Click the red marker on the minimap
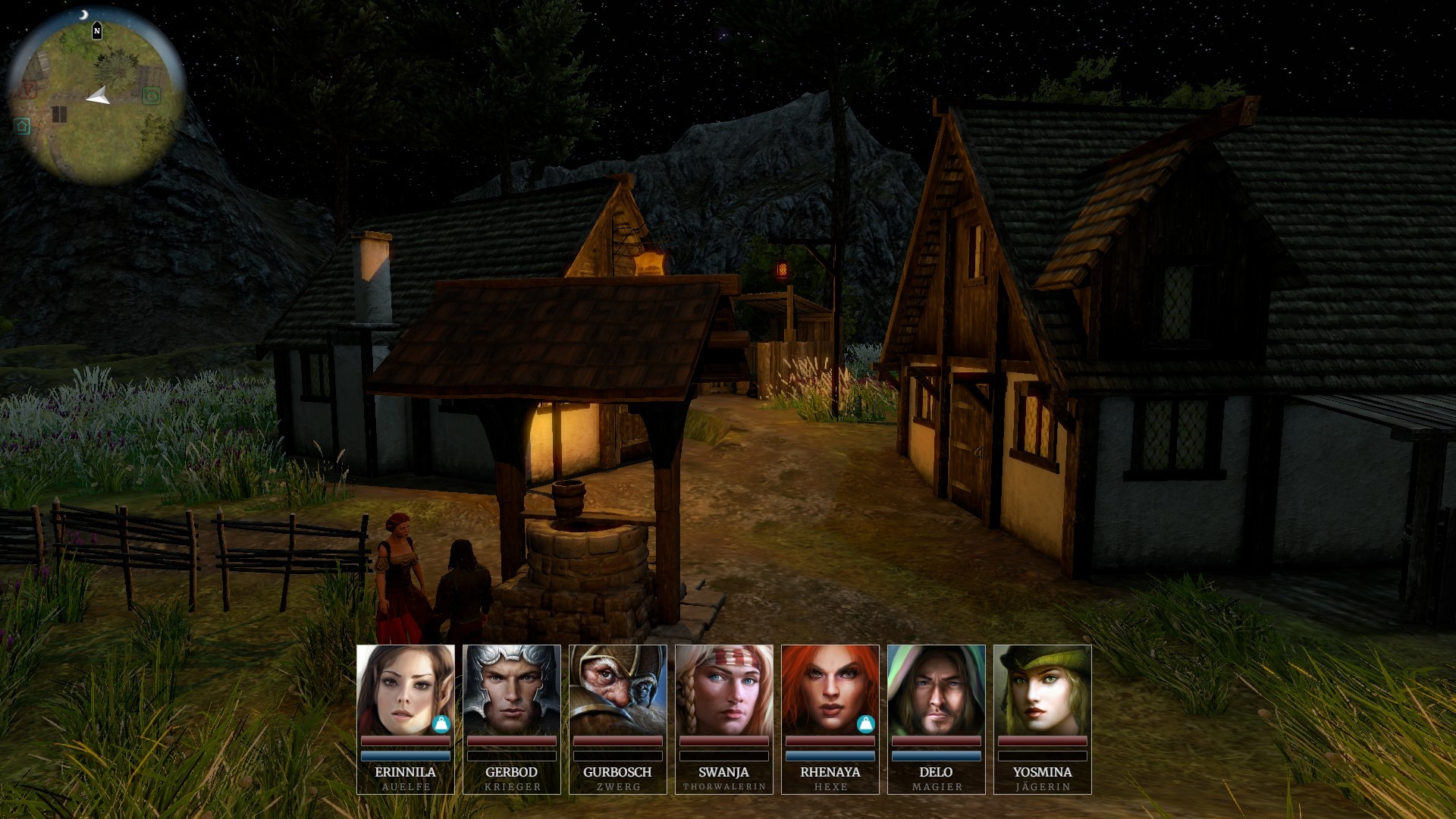Screen dimensions: 1456x819 [x=28, y=90]
